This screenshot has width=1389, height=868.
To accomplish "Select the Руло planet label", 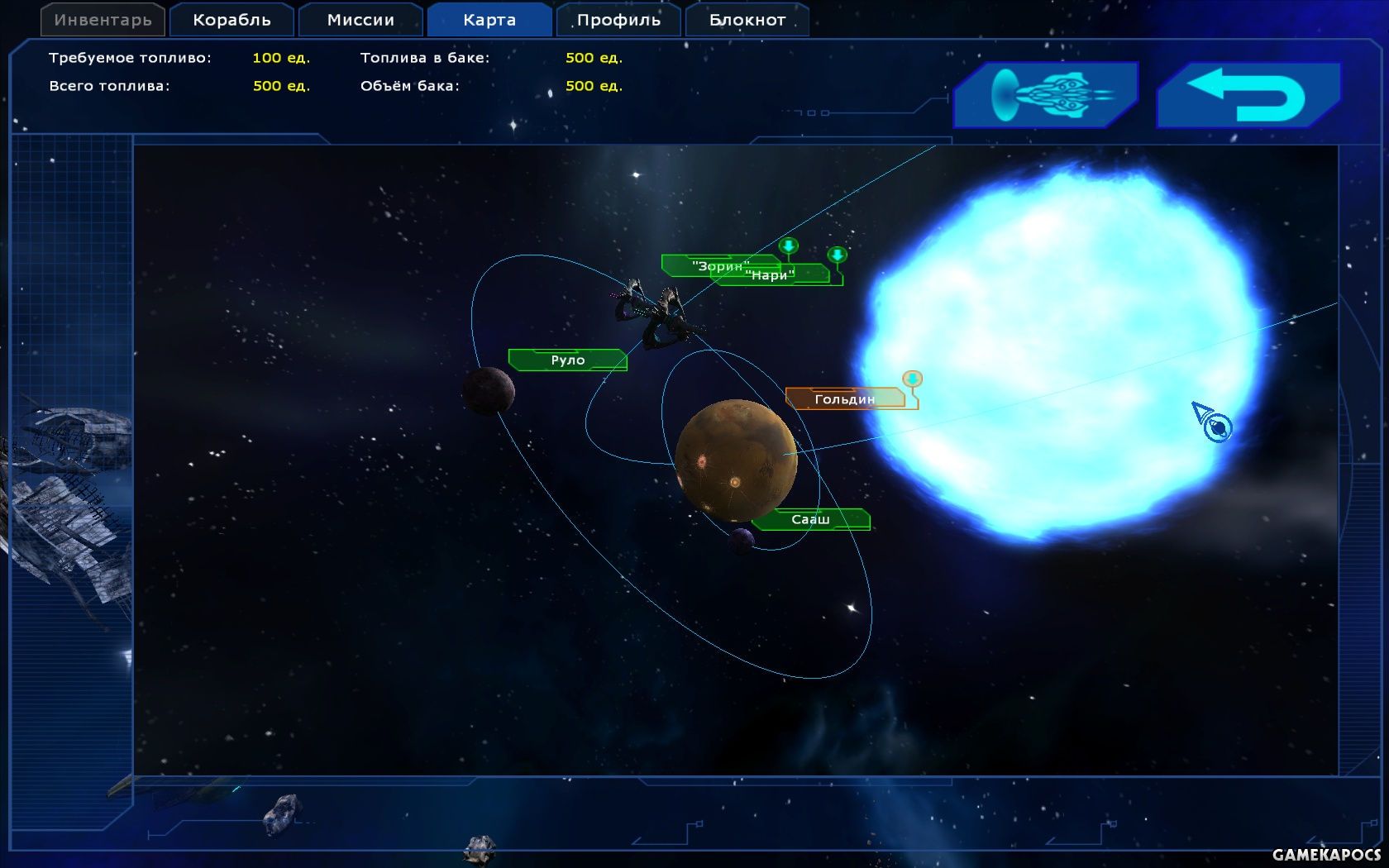I will coord(568,360).
